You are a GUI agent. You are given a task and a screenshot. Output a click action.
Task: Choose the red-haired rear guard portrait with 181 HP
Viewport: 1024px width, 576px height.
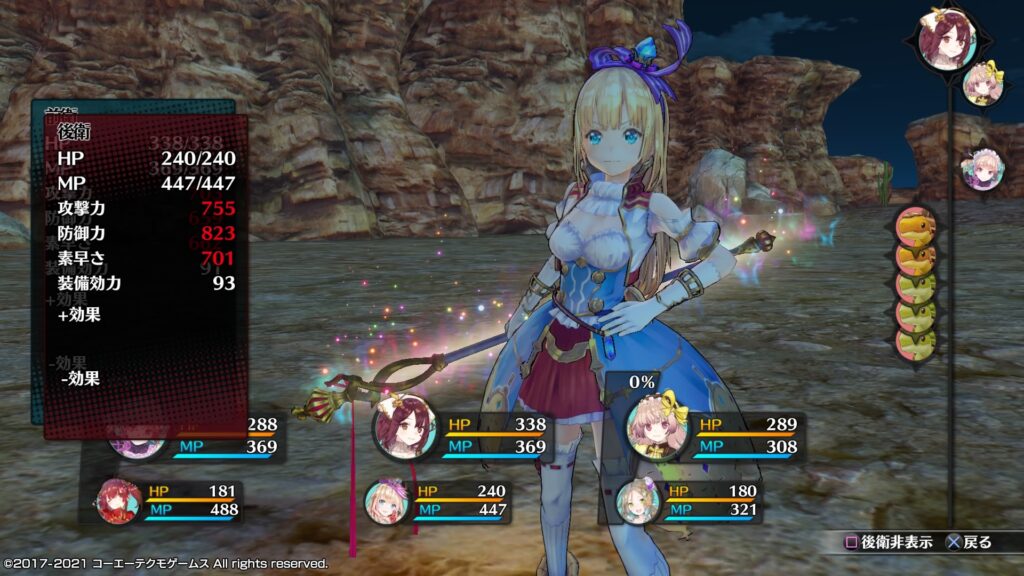point(120,500)
